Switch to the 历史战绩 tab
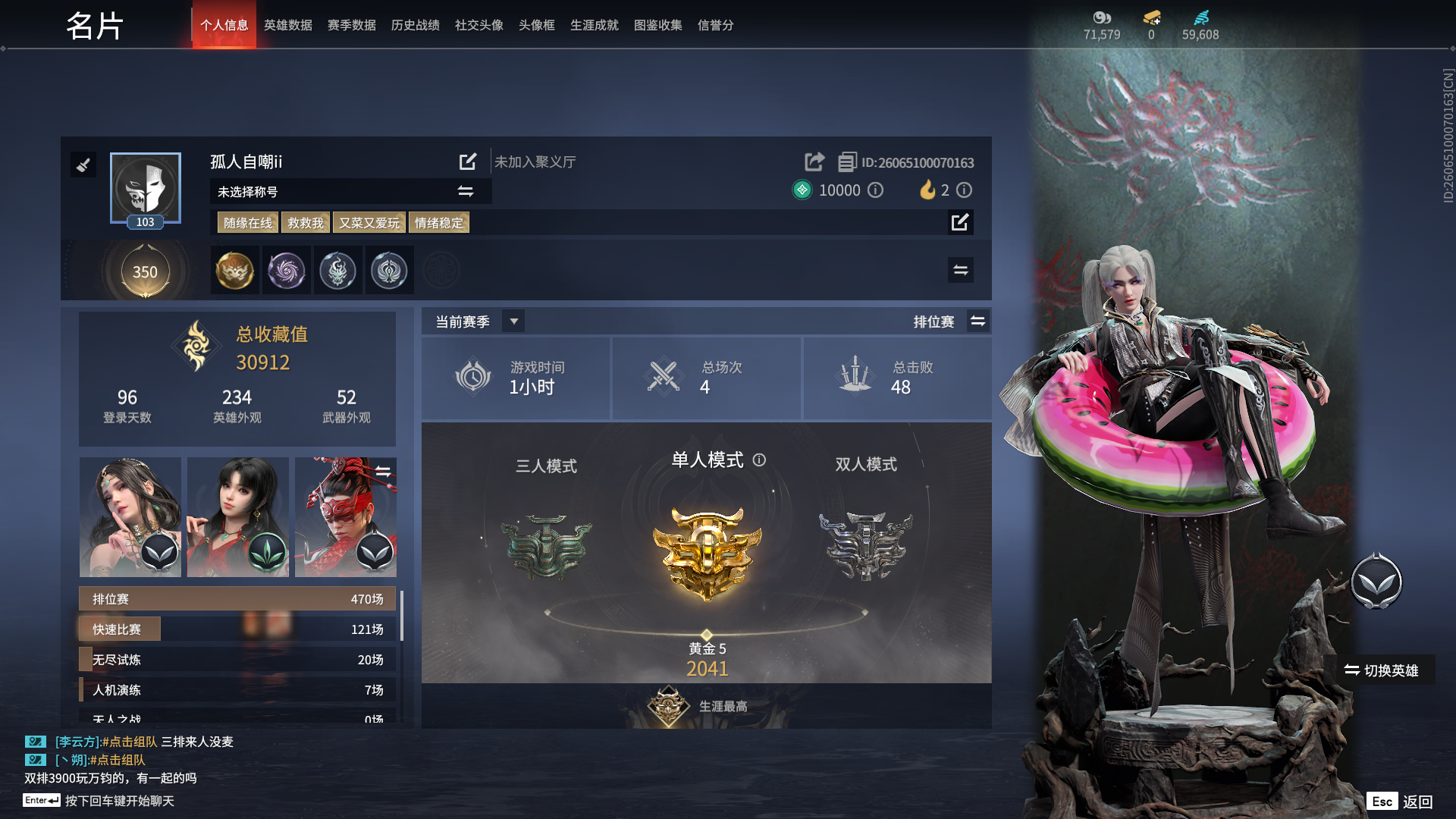This screenshot has height=819, width=1456. (415, 25)
